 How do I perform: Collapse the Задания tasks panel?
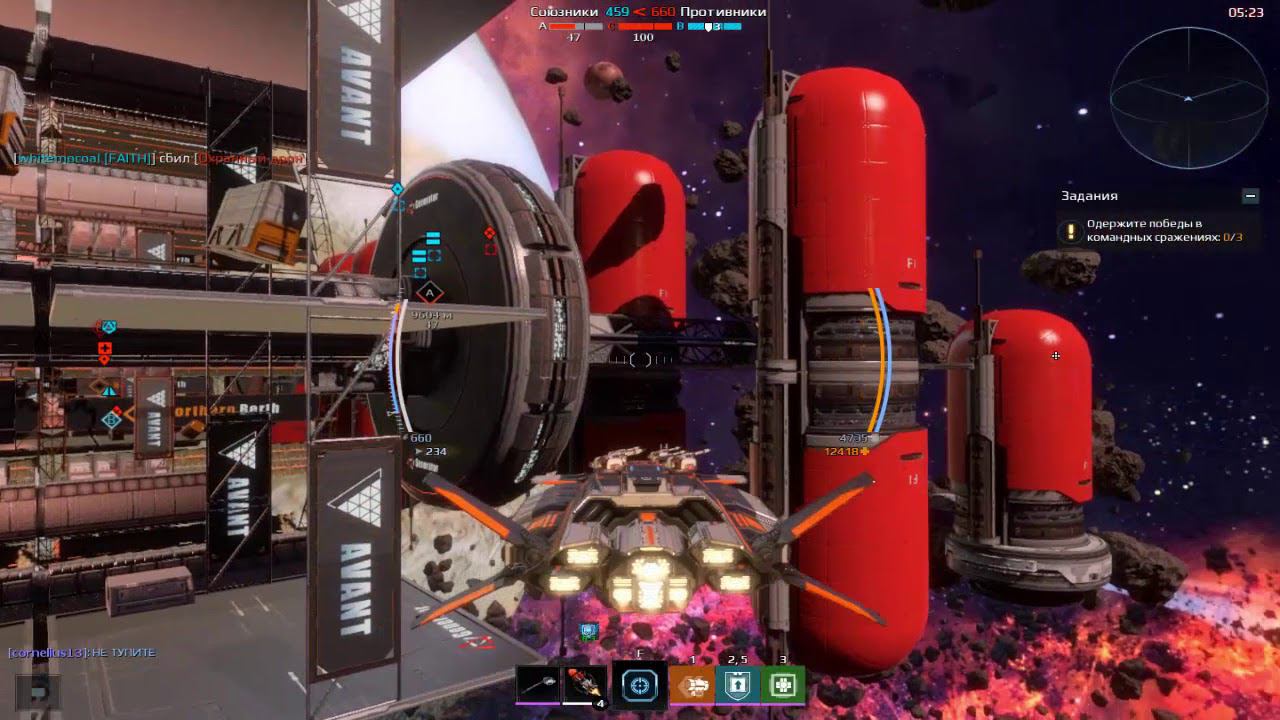point(1250,196)
